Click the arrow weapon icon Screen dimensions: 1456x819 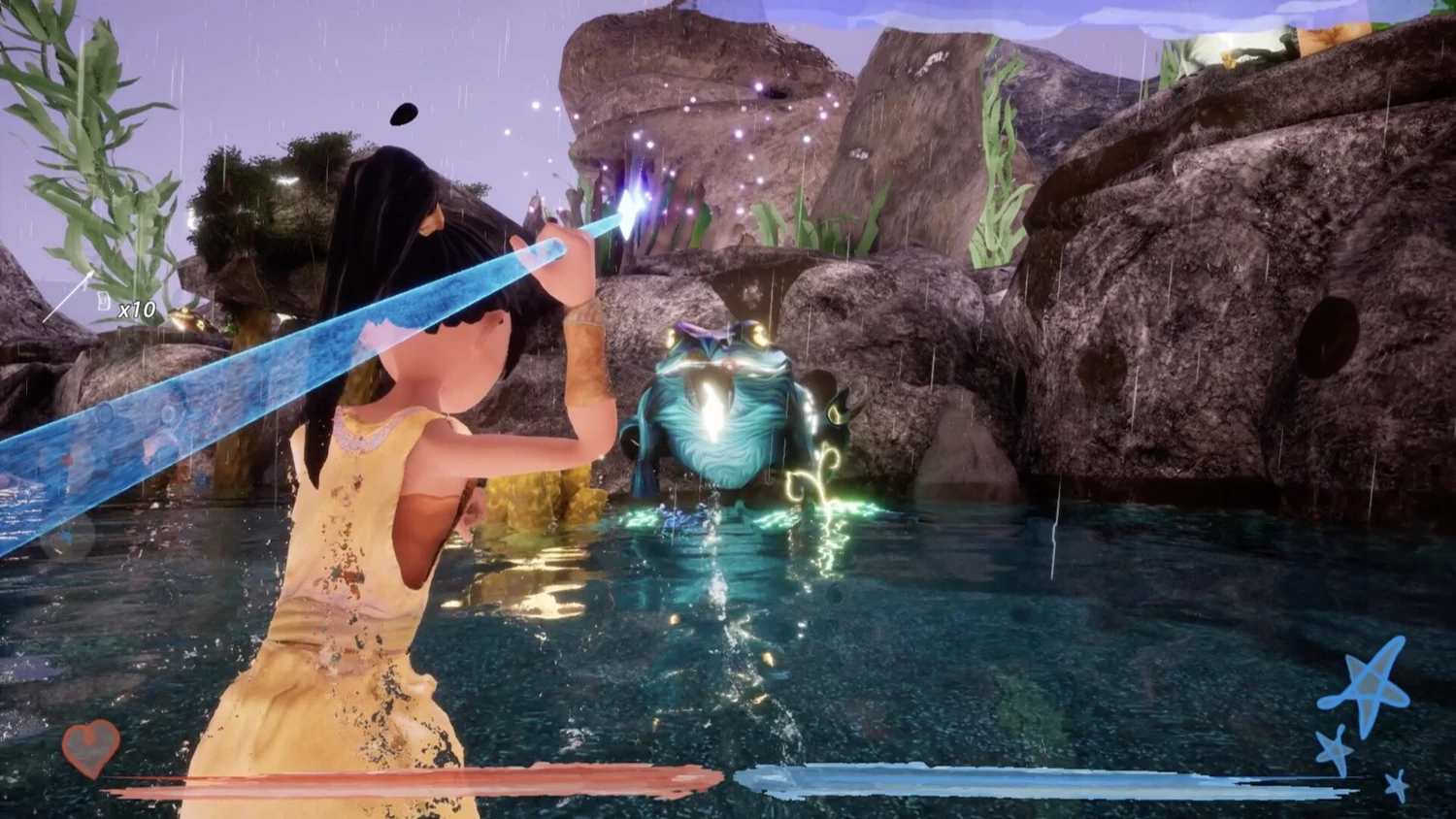click(69, 297)
